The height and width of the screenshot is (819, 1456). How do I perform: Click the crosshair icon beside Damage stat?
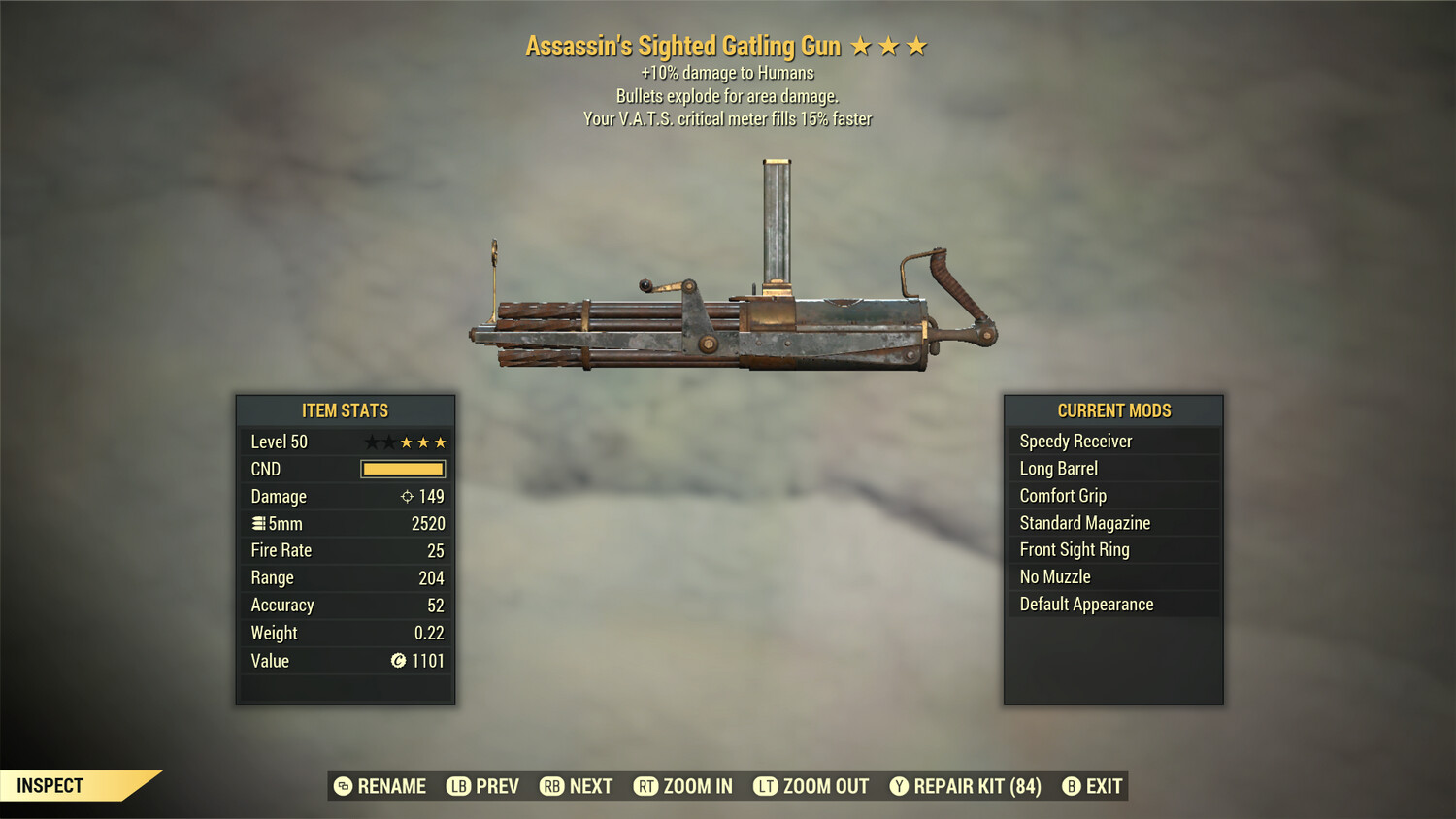coord(409,497)
